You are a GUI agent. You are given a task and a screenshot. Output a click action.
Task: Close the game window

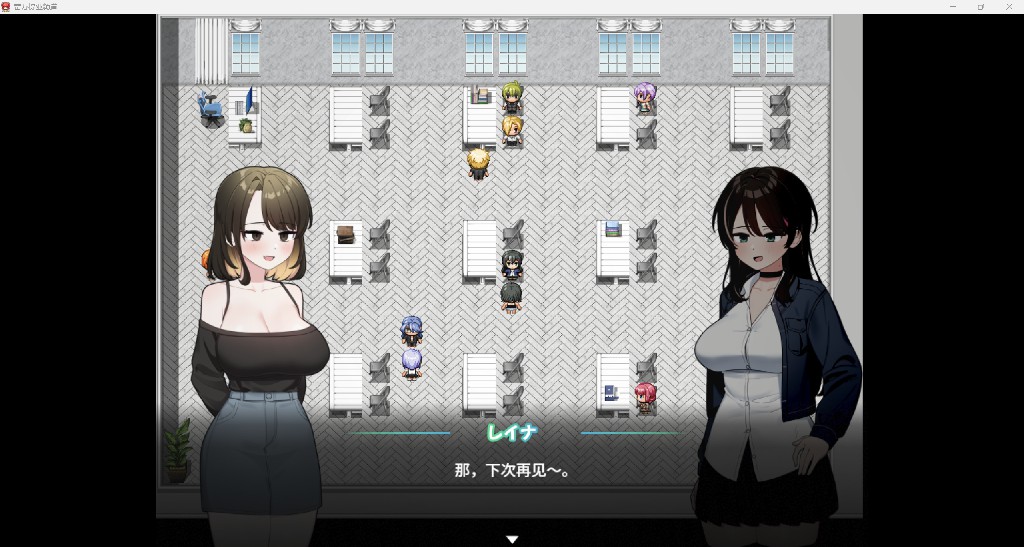tap(1008, 6)
